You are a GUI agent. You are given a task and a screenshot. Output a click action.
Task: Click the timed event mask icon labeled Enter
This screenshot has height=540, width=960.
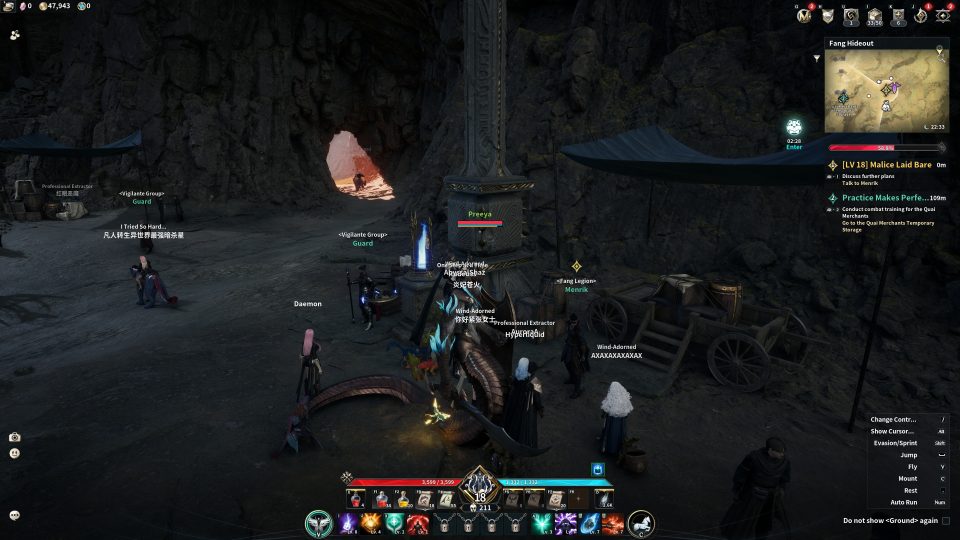coord(794,128)
